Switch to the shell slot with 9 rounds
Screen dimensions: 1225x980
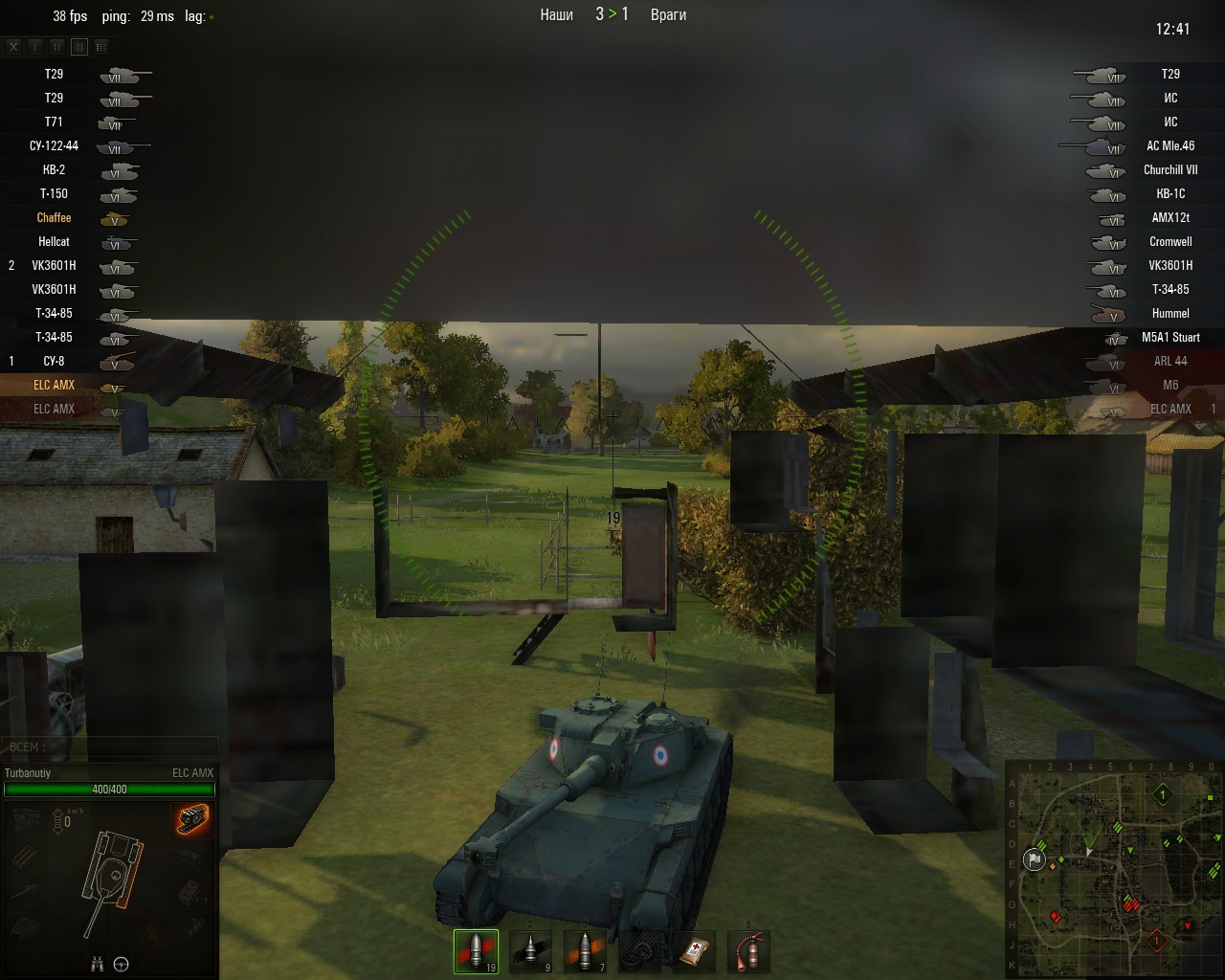tap(530, 950)
